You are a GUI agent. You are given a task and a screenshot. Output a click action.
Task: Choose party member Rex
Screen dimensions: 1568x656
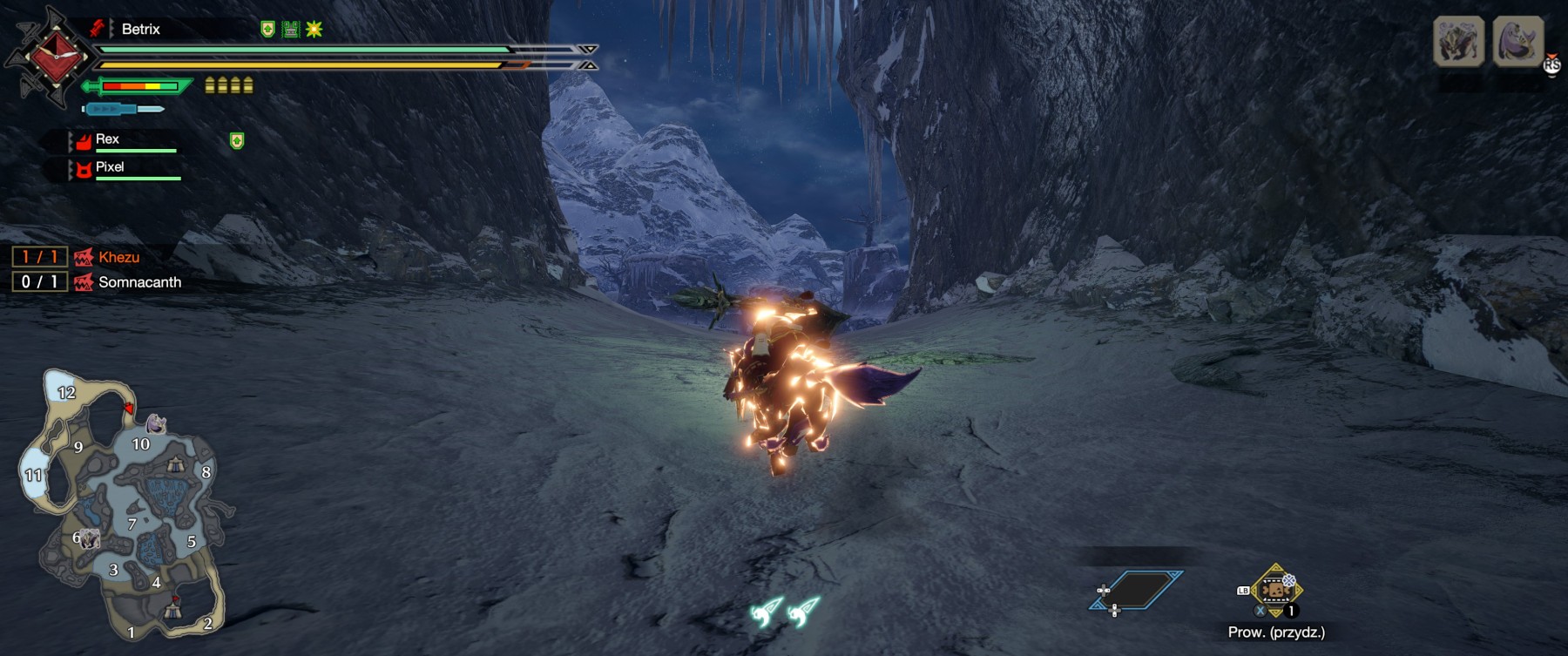107,139
